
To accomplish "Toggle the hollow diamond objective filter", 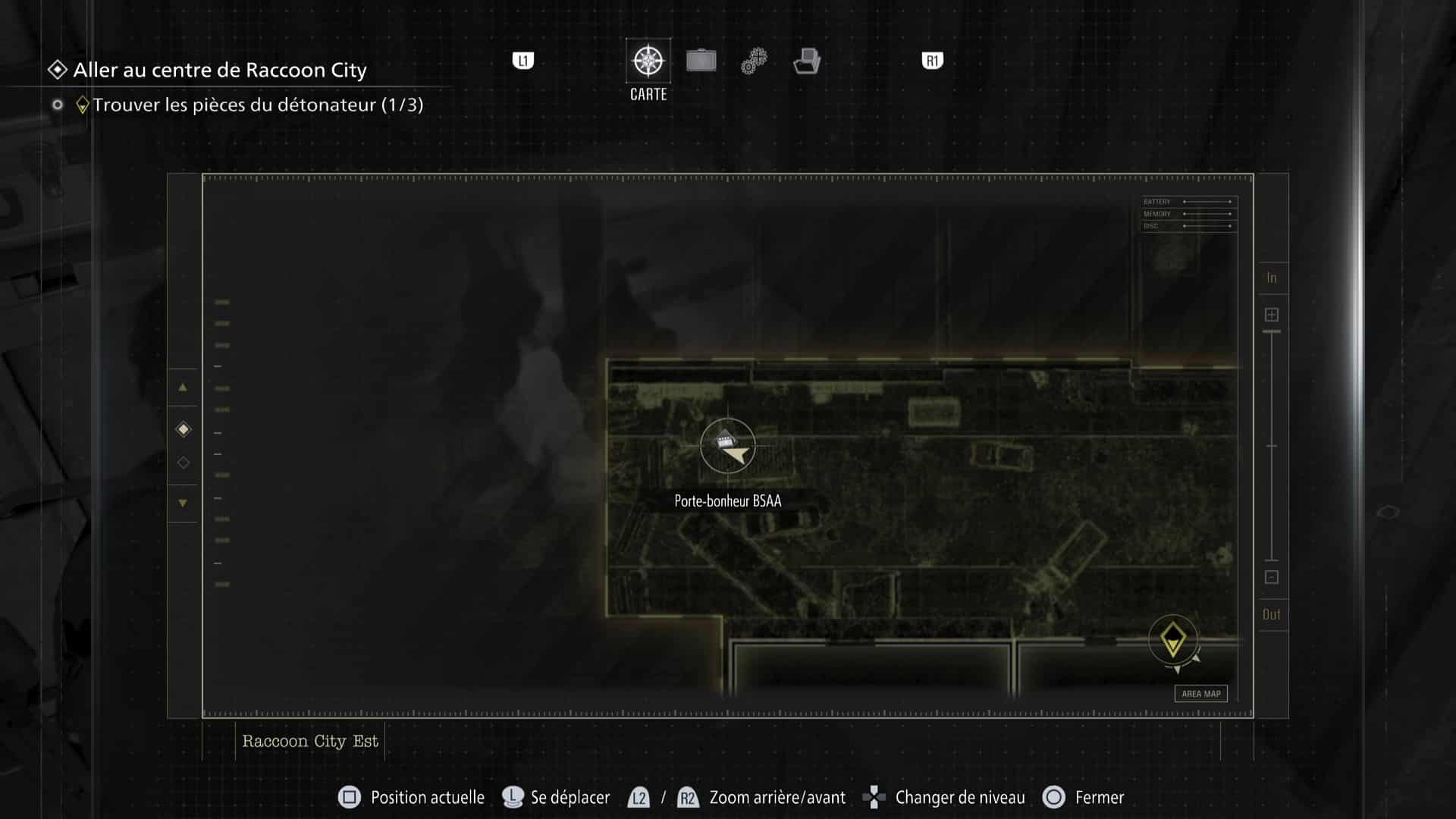I will (x=182, y=463).
